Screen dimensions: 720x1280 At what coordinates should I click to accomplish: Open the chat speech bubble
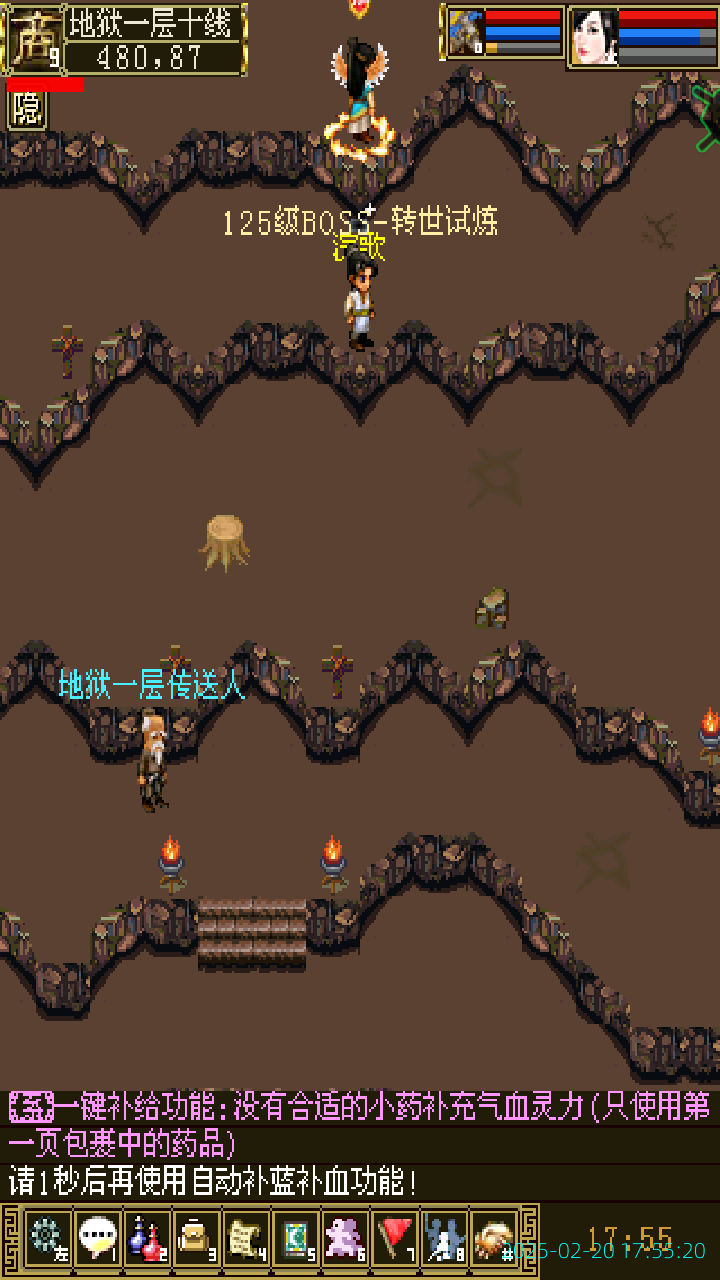[x=97, y=1238]
